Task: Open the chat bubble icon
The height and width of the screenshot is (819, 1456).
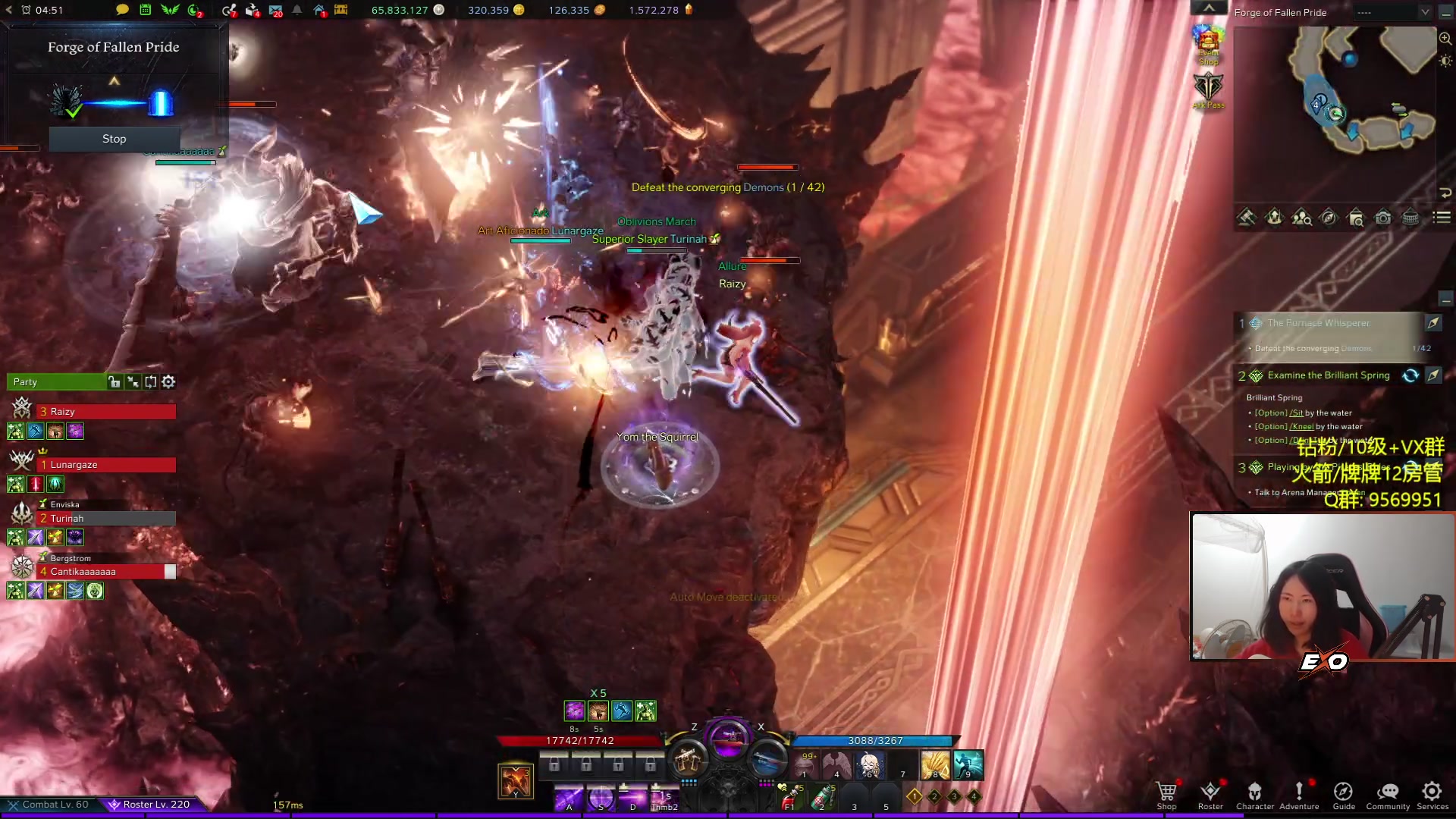Action: pyautogui.click(x=122, y=10)
